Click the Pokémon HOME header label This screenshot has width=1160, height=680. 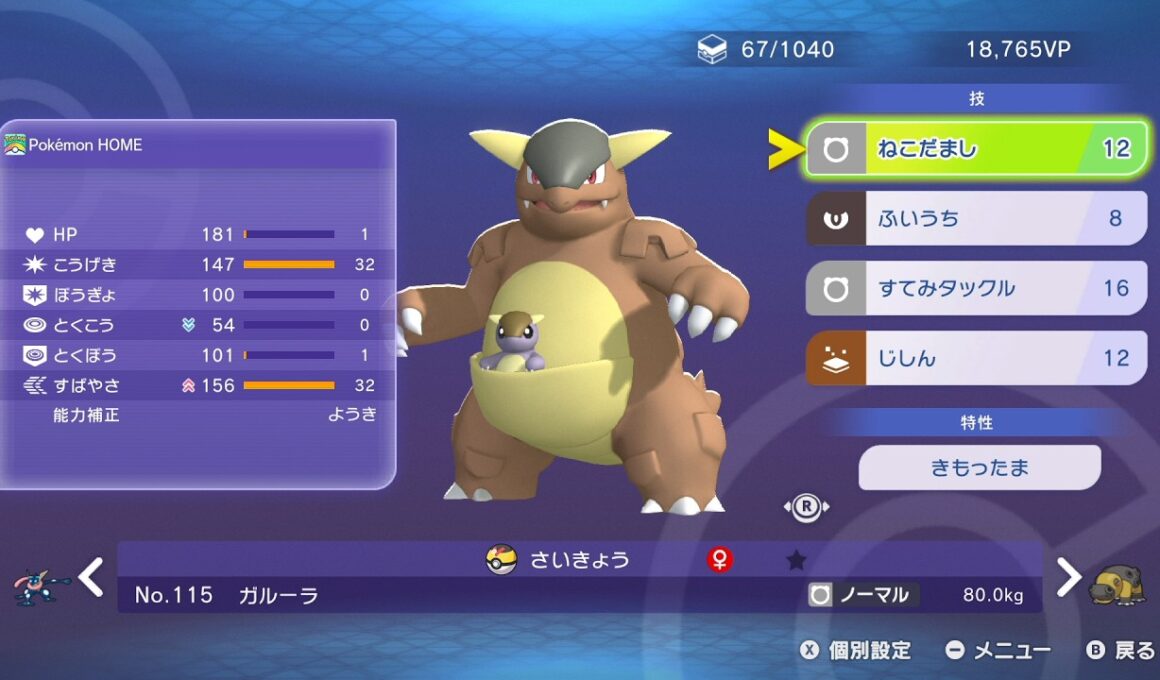(85, 145)
